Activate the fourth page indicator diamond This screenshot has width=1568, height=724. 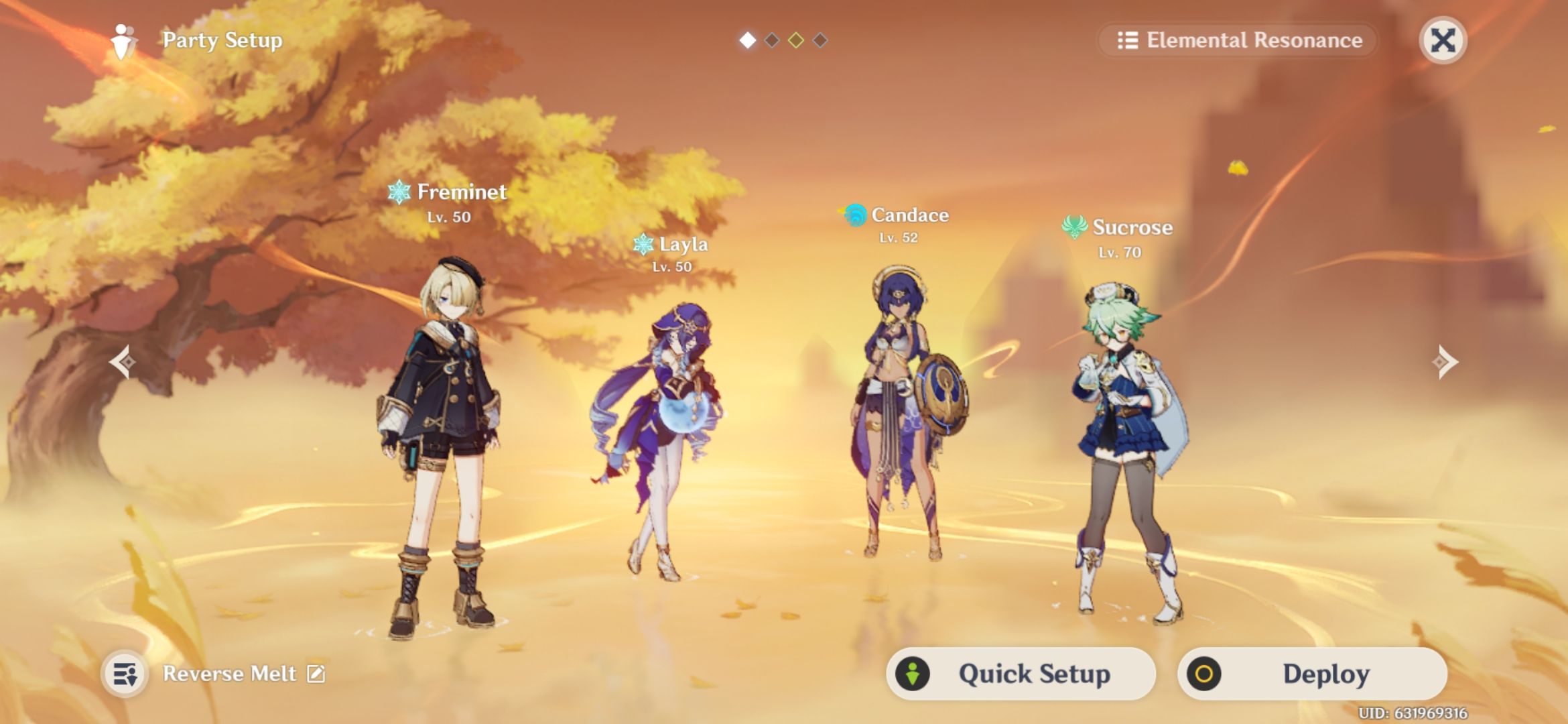pos(821,40)
